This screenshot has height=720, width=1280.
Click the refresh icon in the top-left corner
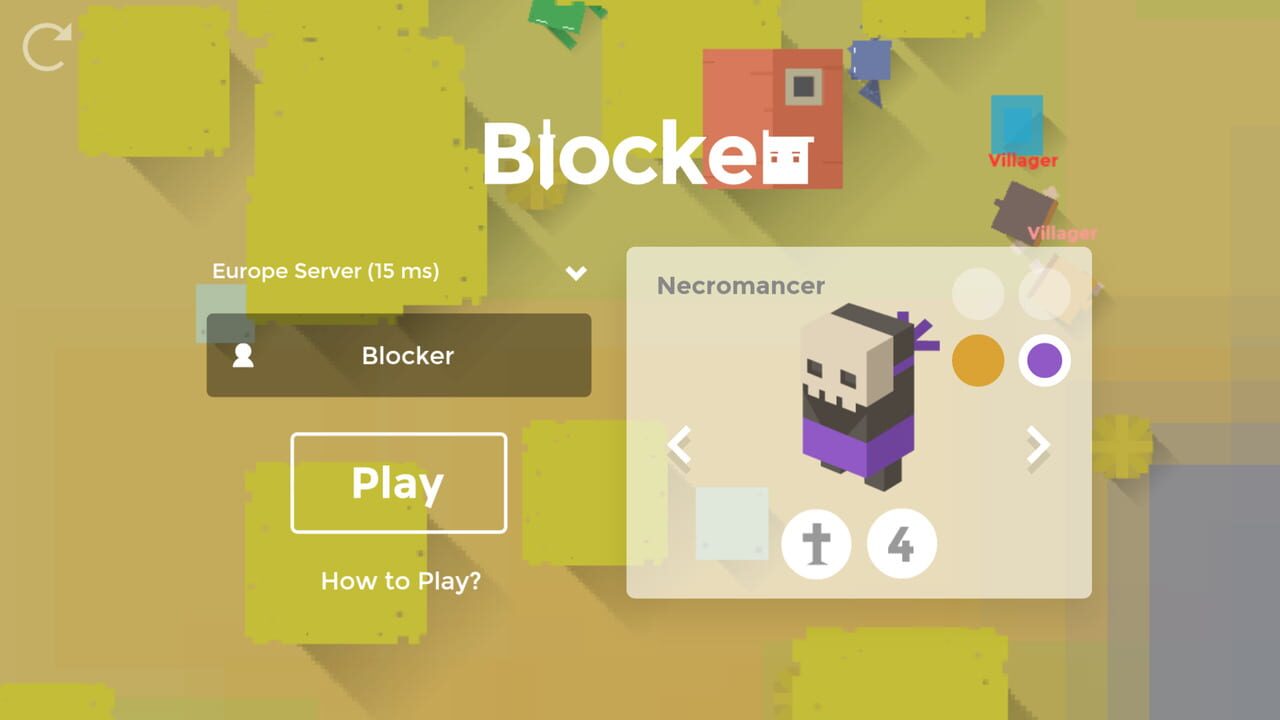(x=45, y=45)
